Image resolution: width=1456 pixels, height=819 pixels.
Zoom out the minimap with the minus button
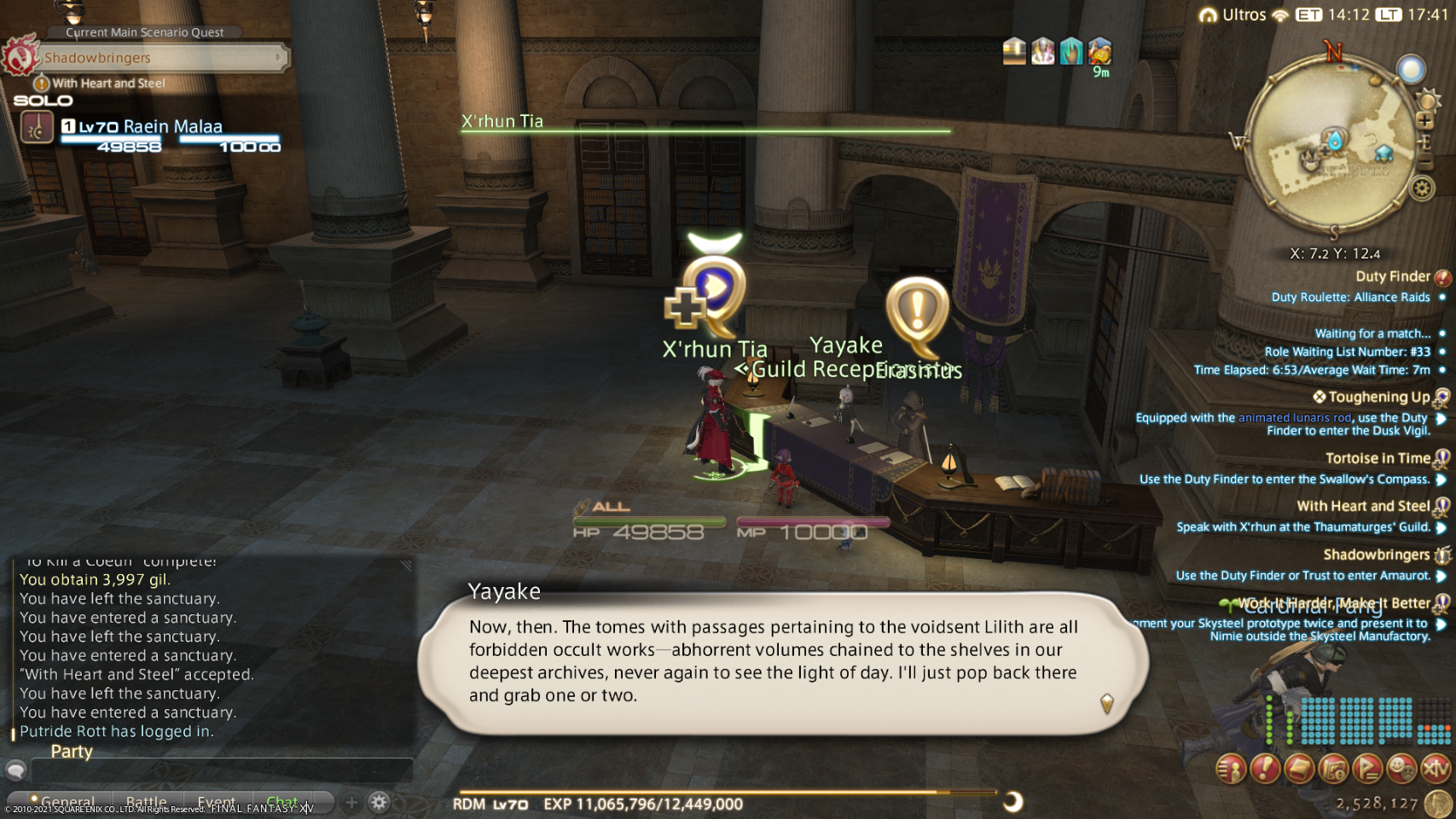click(x=1424, y=163)
